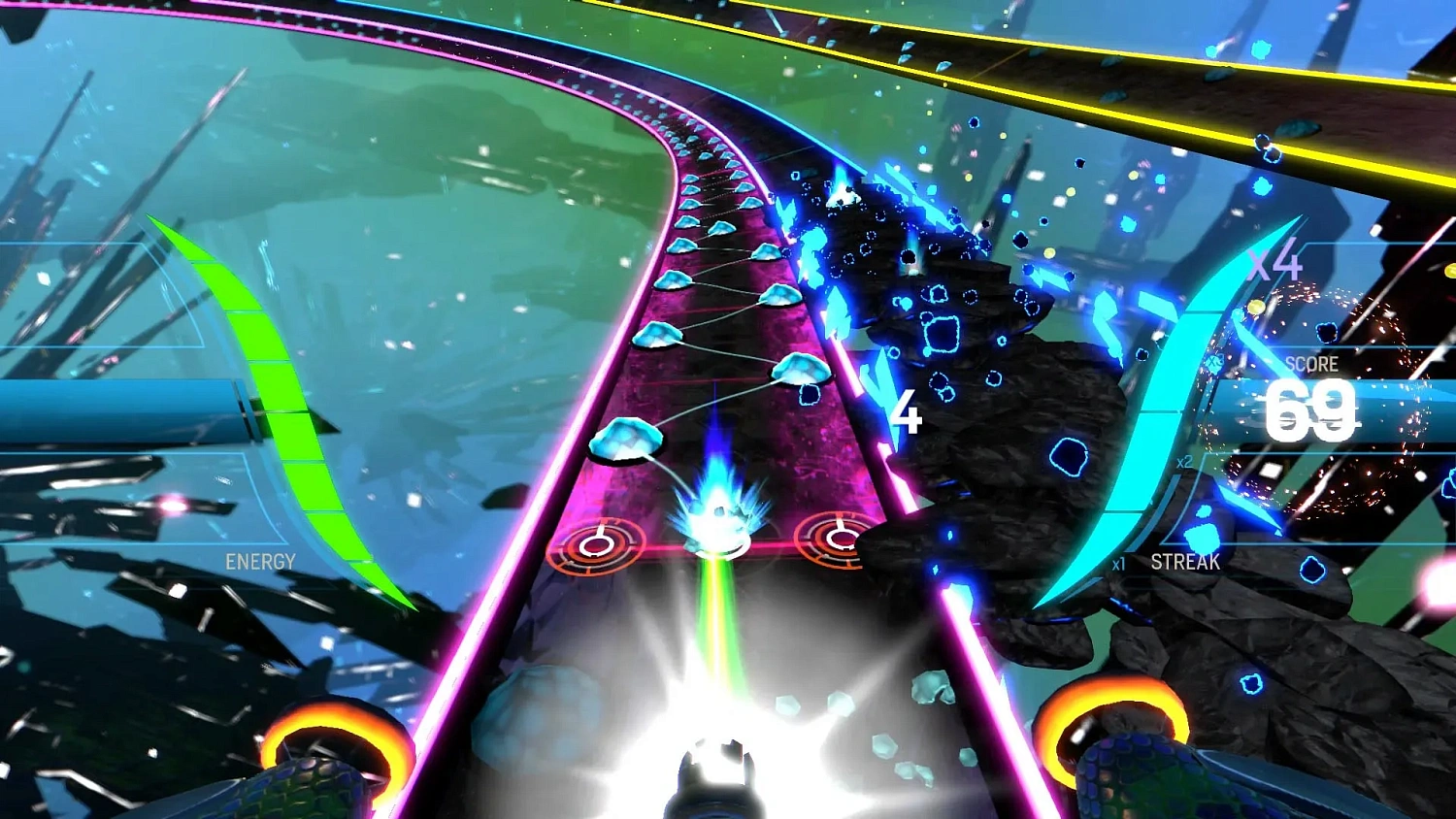The height and width of the screenshot is (819, 1456).
Task: Select the STREAK label
Action: (1185, 561)
